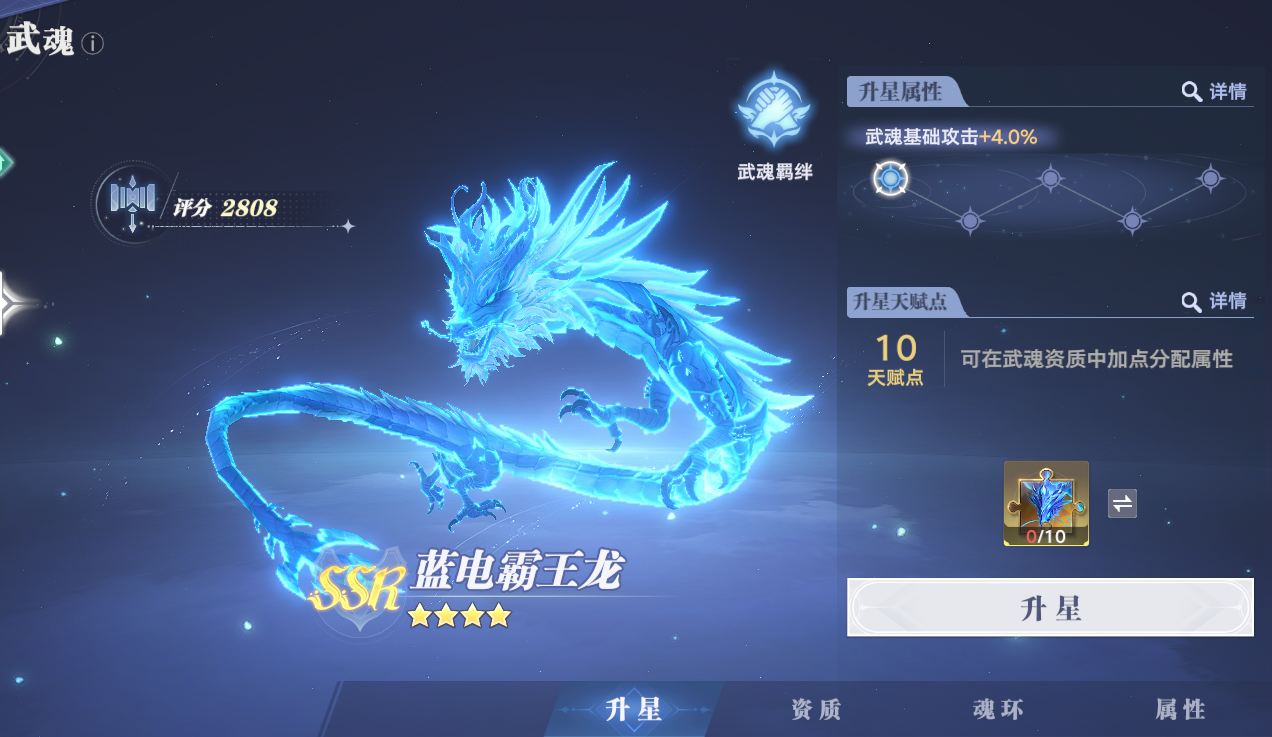The width and height of the screenshot is (1272, 737).
Task: Open the 魂环 tab
Action: [998, 709]
